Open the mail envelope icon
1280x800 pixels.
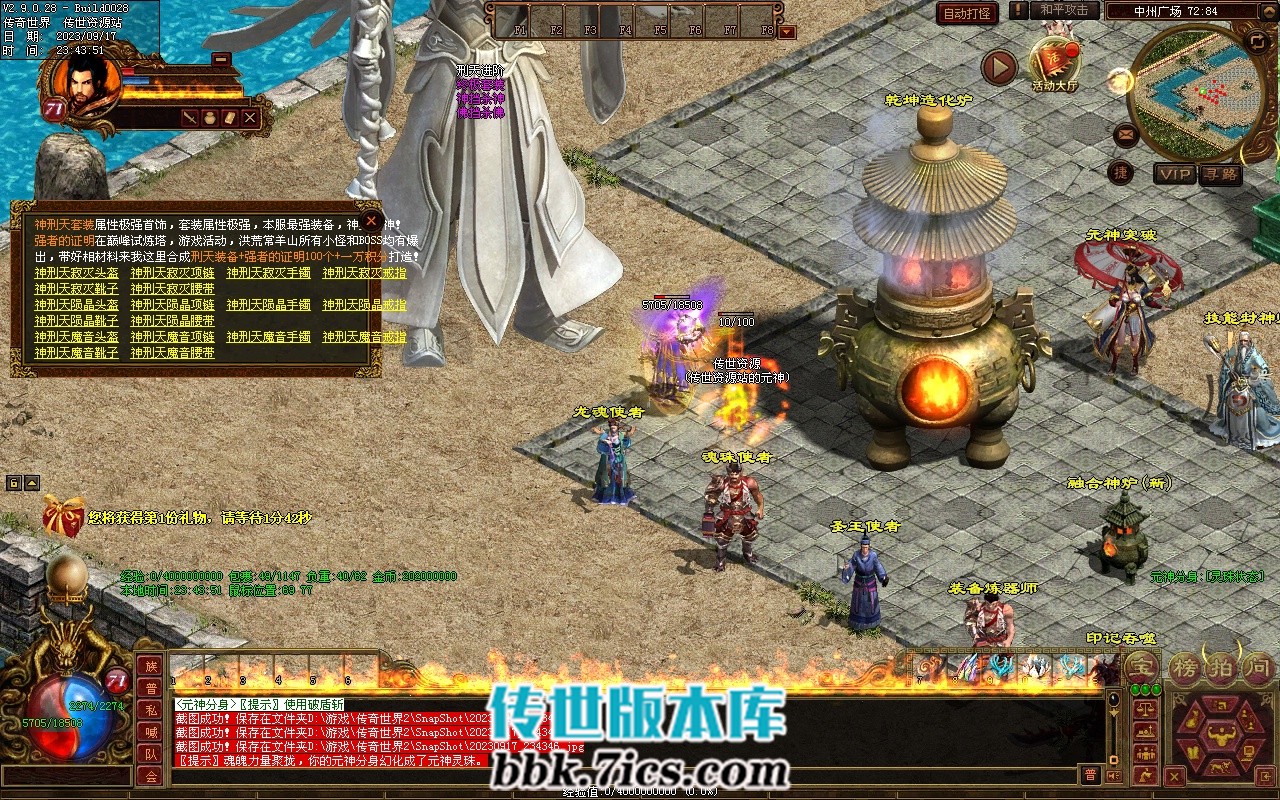(1126, 134)
